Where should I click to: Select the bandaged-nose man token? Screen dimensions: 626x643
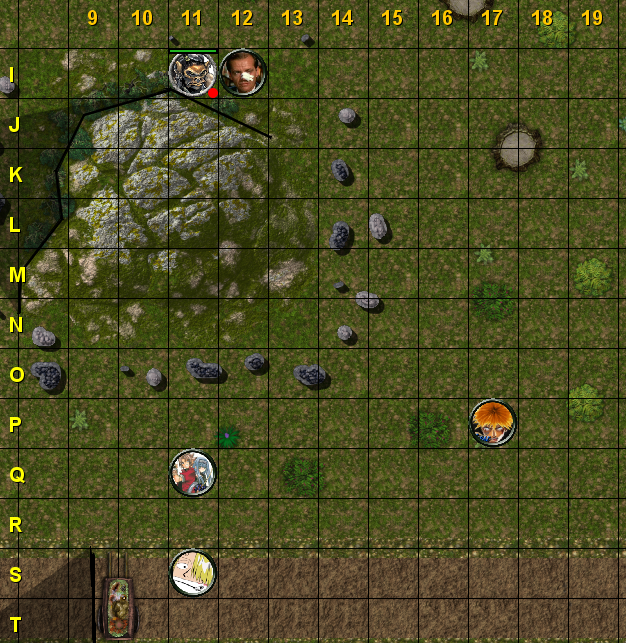243,73
